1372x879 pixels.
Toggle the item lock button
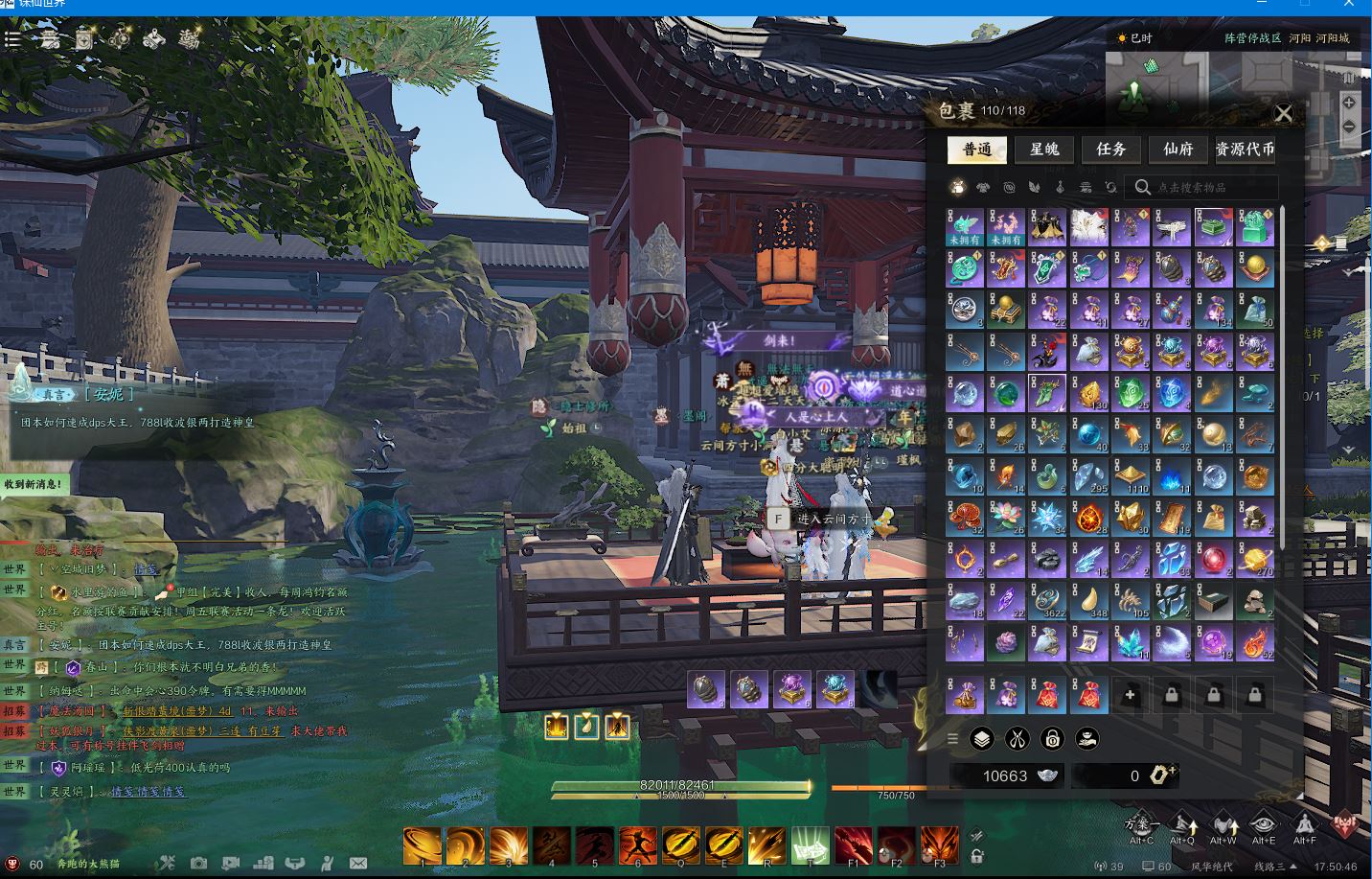coord(1052,739)
